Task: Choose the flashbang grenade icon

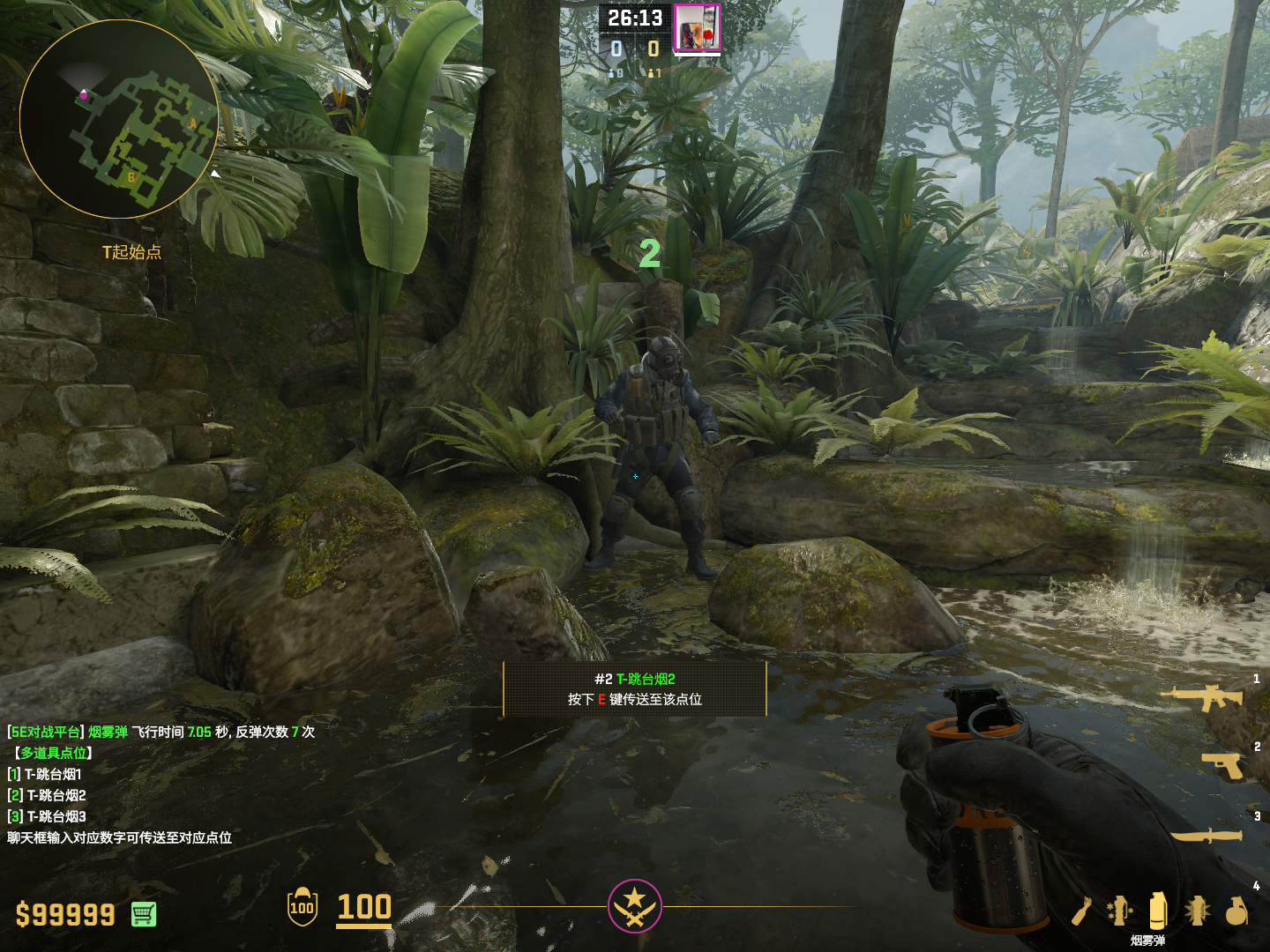Action: tap(1197, 911)
